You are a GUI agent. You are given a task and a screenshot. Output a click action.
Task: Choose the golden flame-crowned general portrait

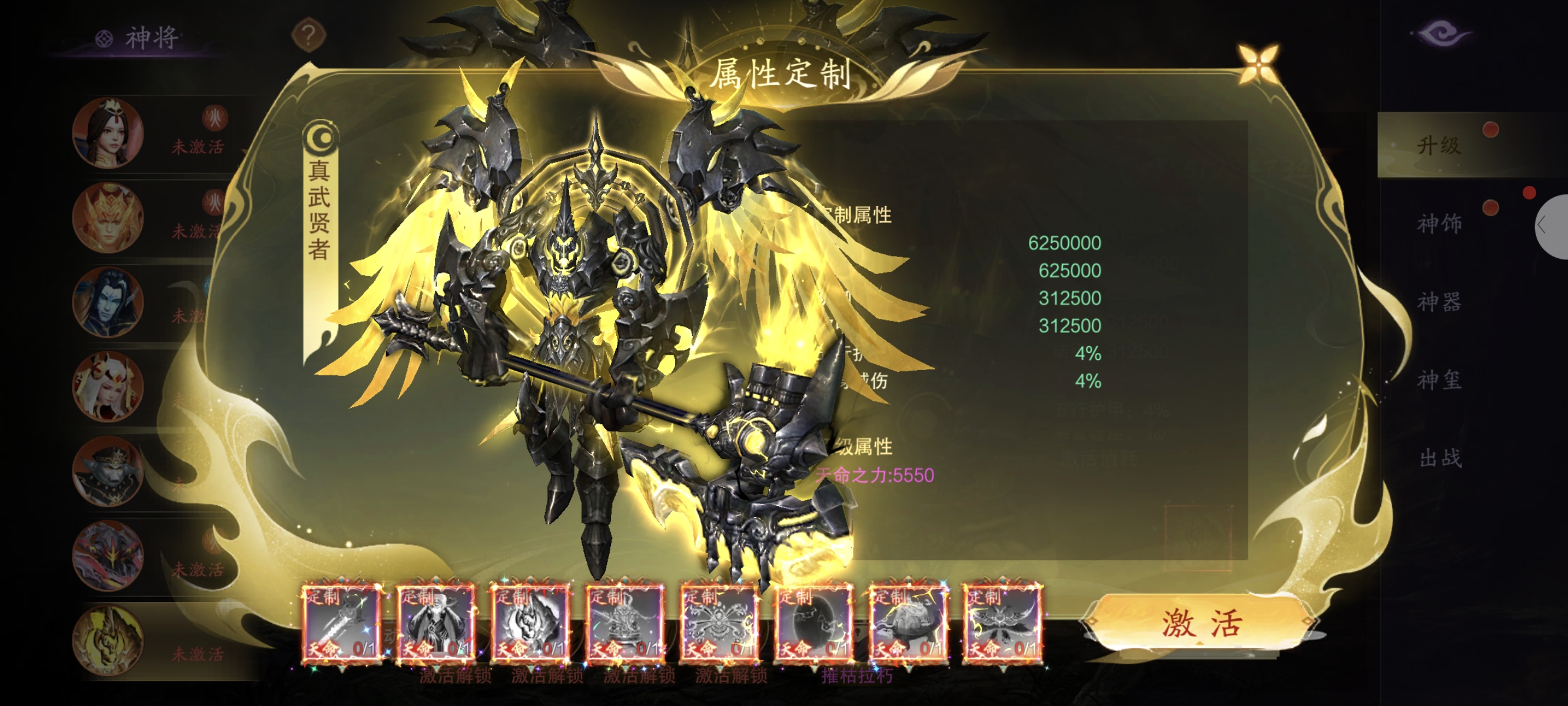pyautogui.click(x=108, y=217)
